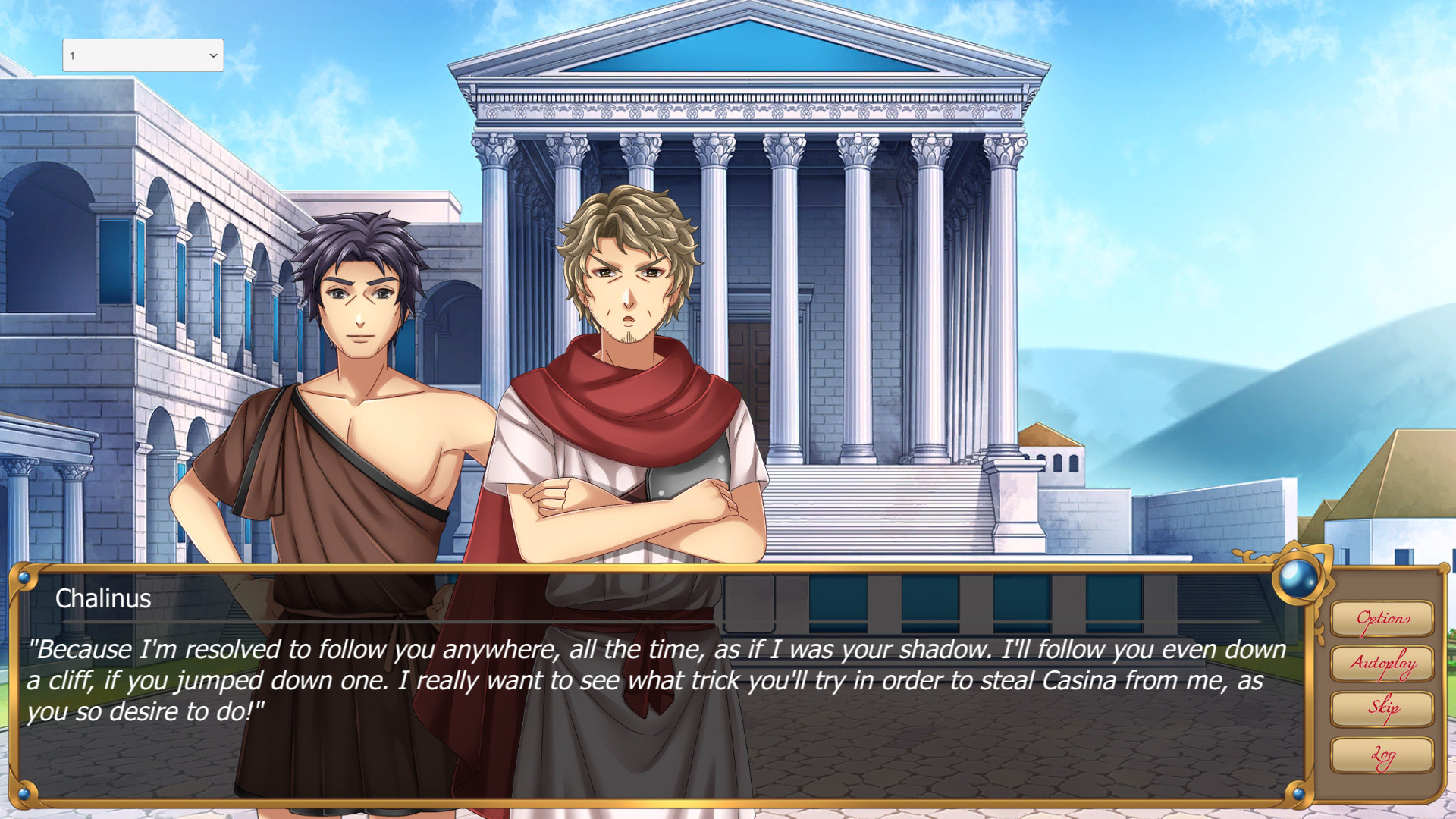
Task: Click the dropdown chevron arrow at top left
Action: [x=213, y=55]
